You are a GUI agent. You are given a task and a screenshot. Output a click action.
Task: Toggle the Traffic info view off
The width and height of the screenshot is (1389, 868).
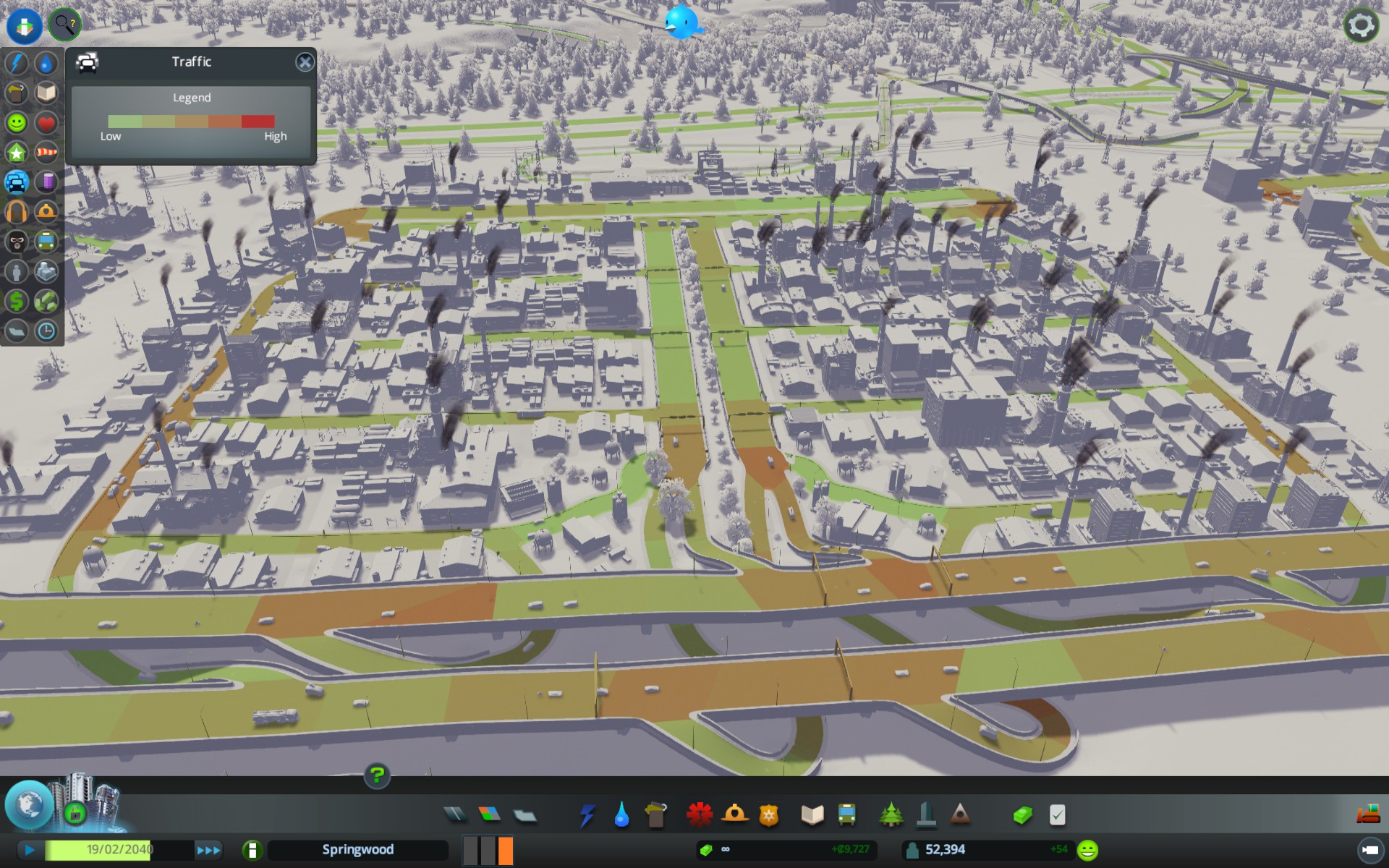tap(16, 182)
